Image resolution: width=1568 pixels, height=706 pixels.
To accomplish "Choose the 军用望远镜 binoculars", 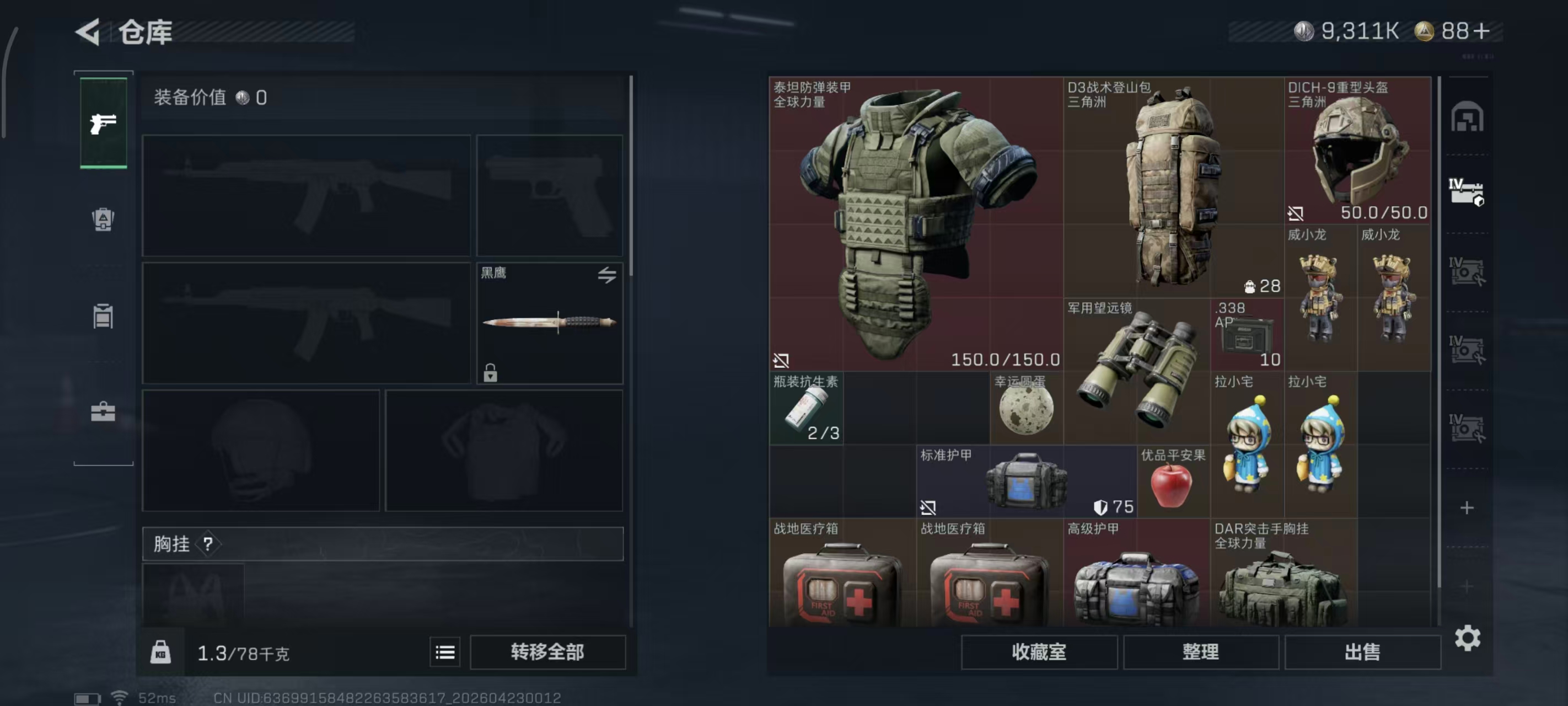I will pos(1136,372).
